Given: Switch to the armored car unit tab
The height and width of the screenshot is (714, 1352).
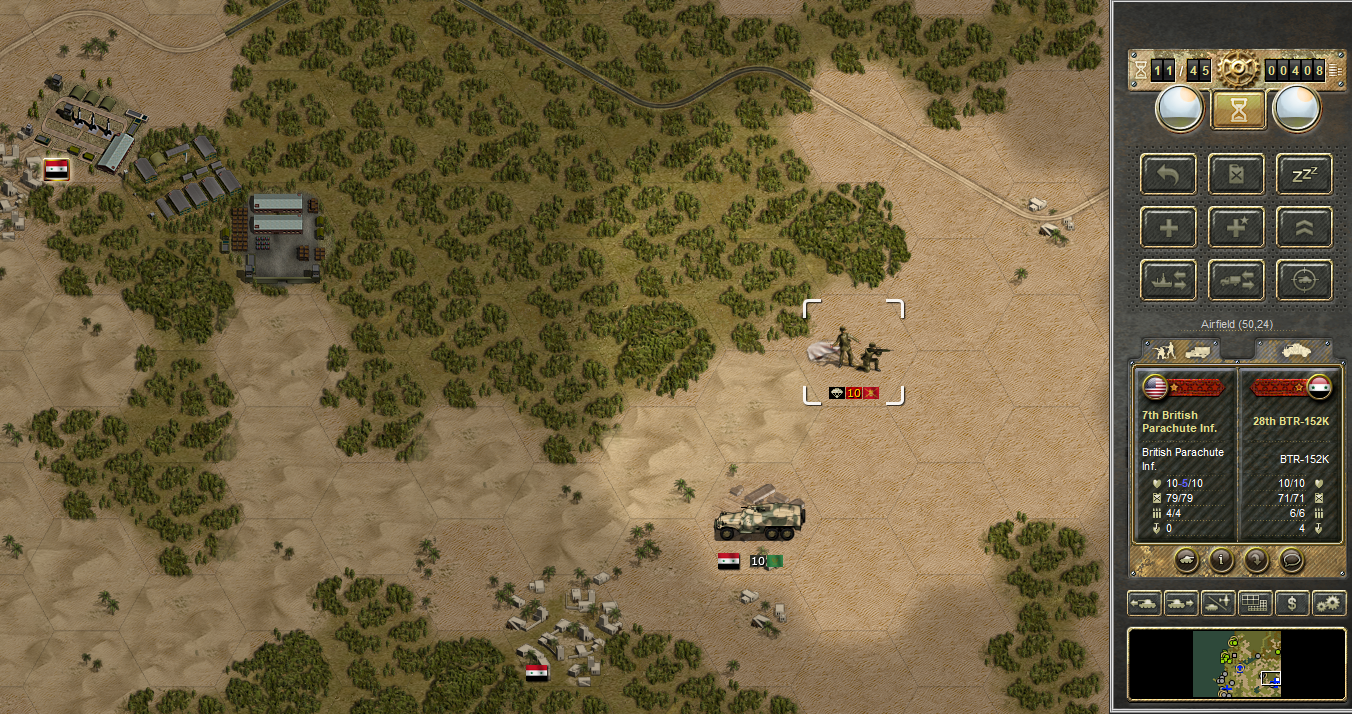Looking at the screenshot, I should [x=1293, y=350].
